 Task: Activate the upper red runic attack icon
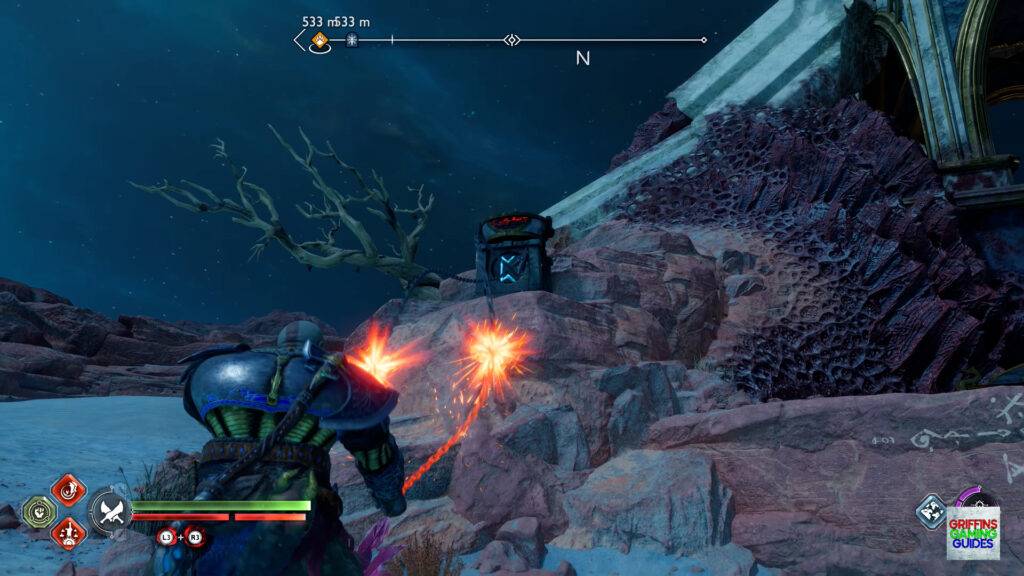click(68, 490)
